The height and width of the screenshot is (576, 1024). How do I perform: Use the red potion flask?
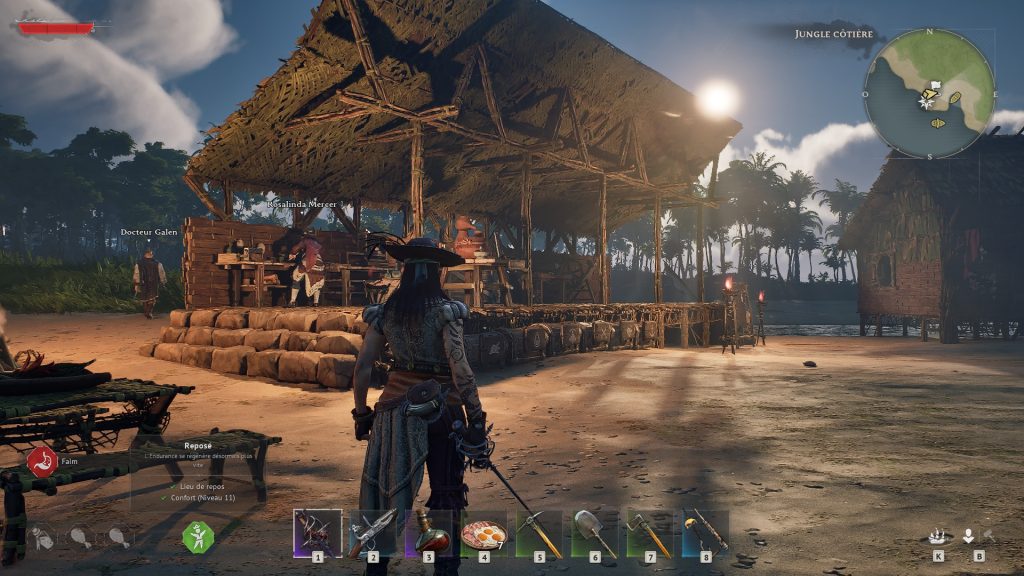click(428, 532)
